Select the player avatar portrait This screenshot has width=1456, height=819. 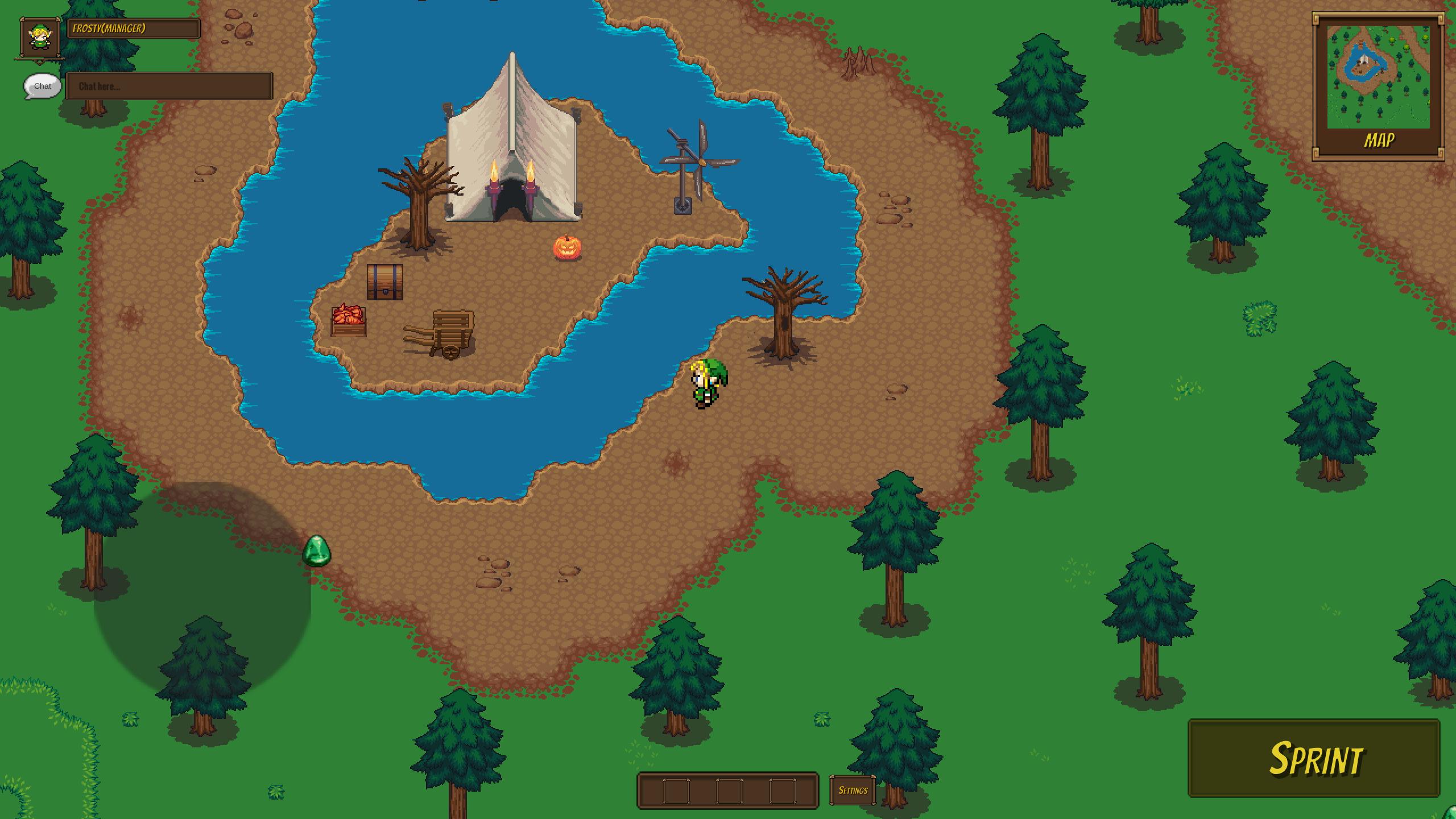pyautogui.click(x=39, y=38)
